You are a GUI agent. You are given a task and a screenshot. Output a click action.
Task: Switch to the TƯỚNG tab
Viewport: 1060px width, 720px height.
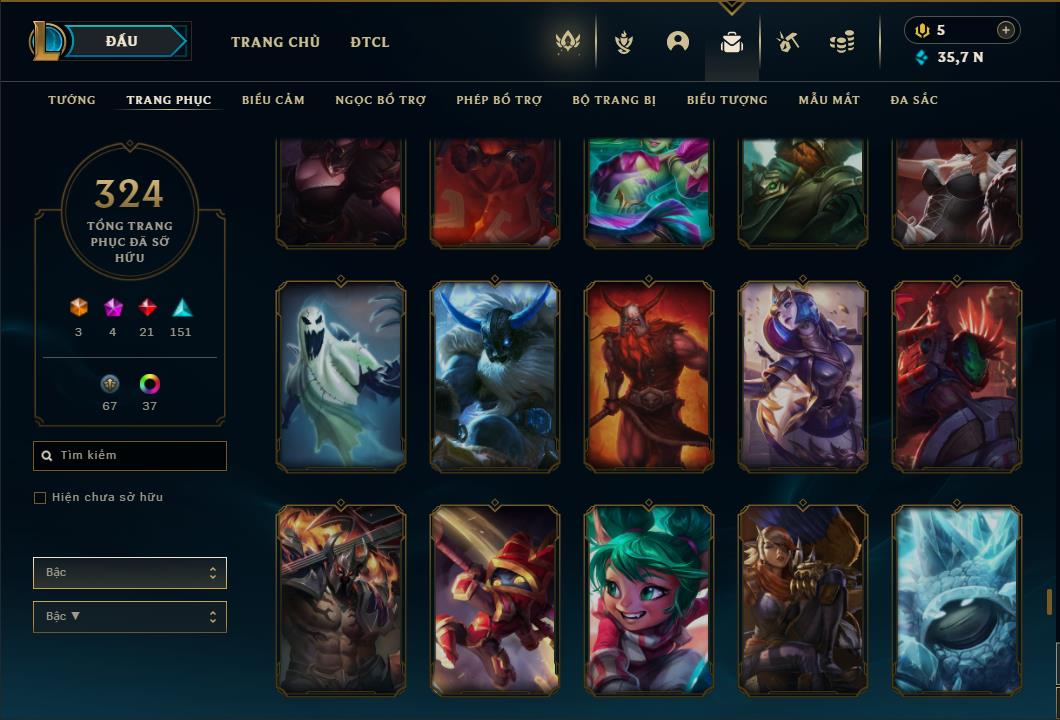click(72, 100)
